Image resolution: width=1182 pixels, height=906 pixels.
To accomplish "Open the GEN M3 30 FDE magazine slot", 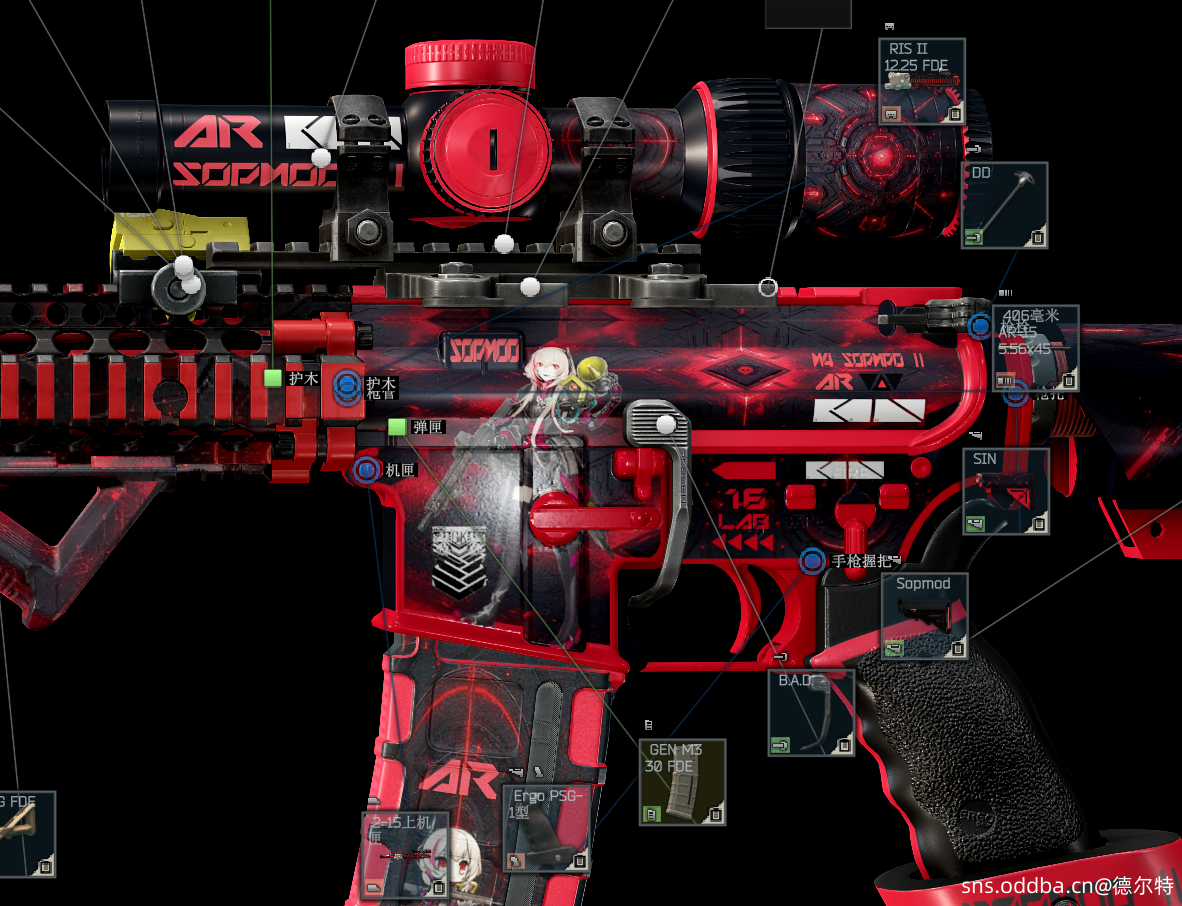I will pos(682,781).
